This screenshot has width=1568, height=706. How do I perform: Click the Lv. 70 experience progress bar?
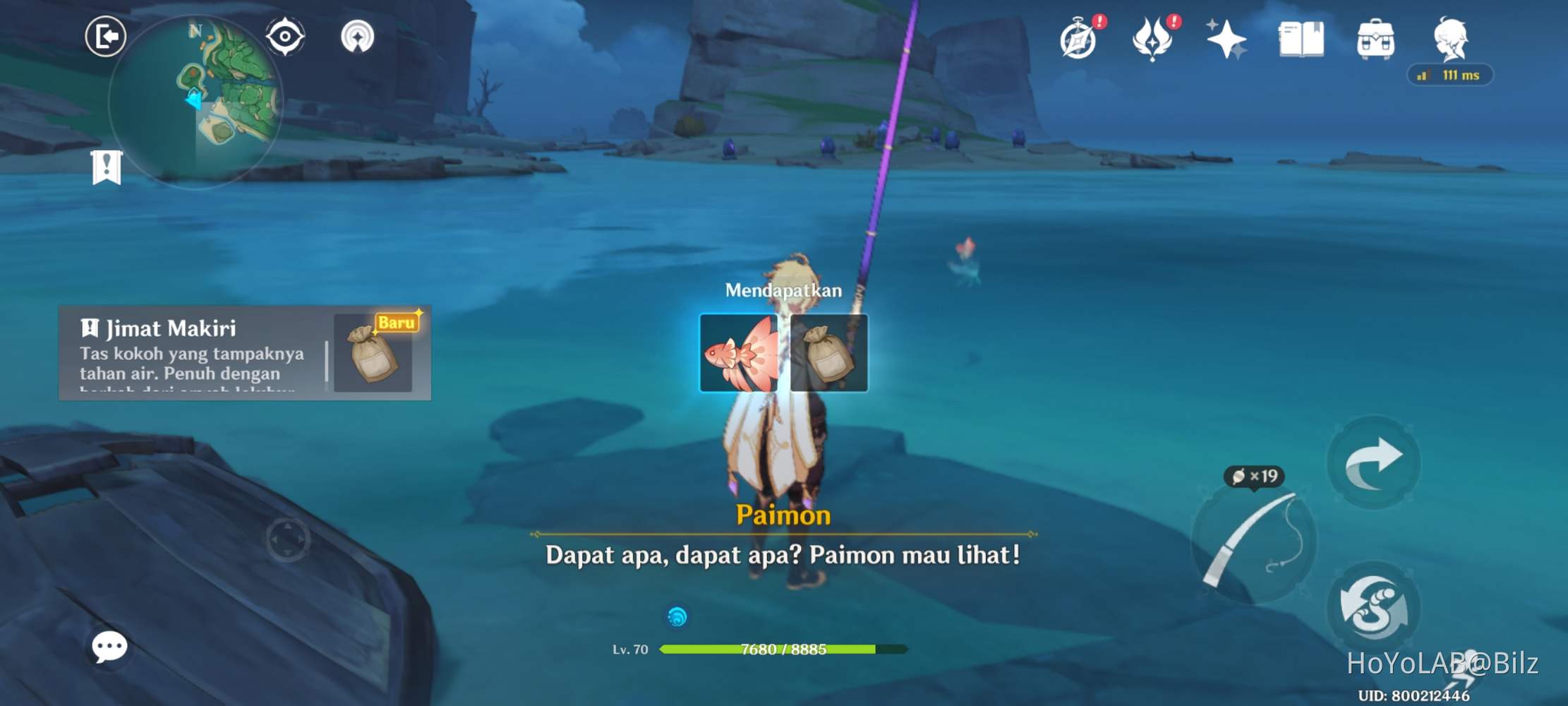coord(783,649)
